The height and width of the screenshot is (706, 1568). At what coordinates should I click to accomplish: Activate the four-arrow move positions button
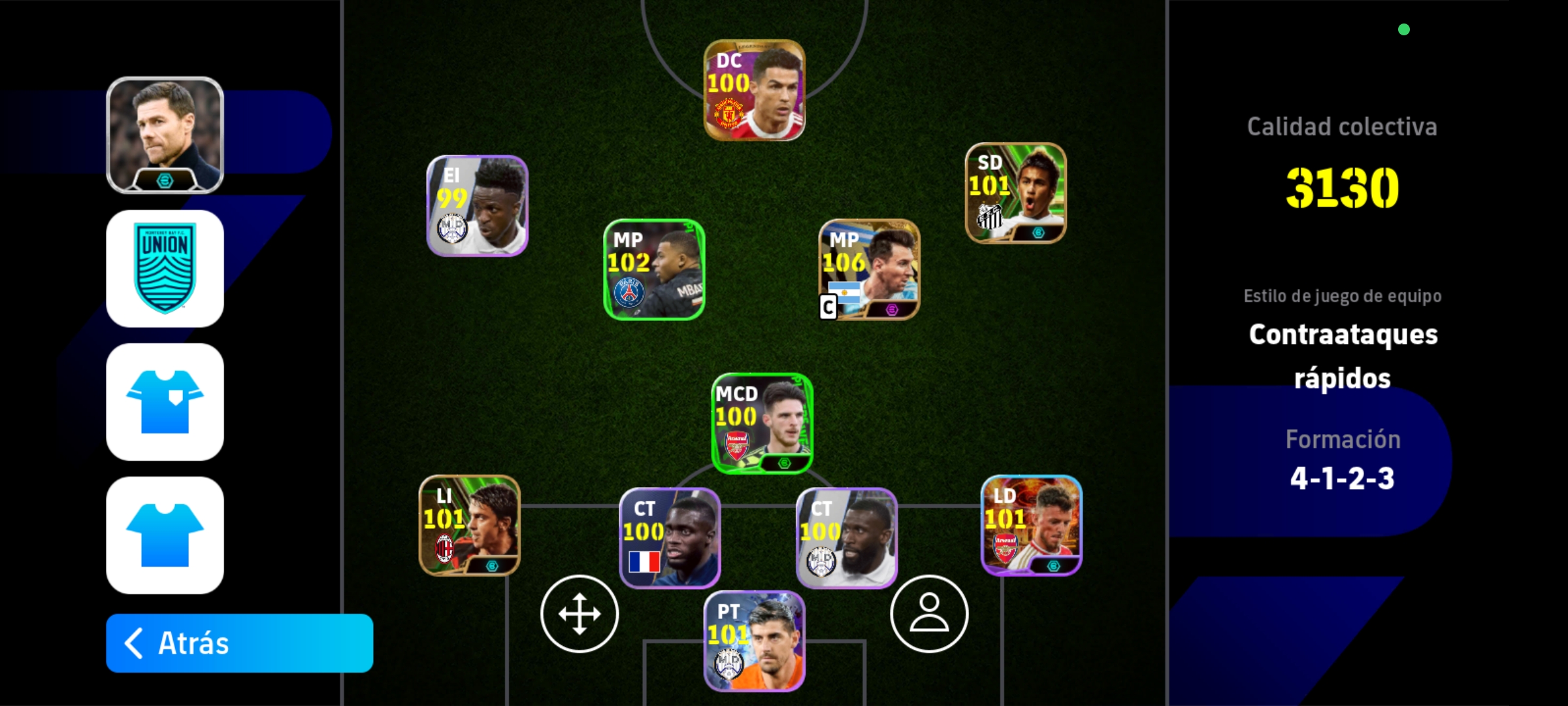point(580,614)
